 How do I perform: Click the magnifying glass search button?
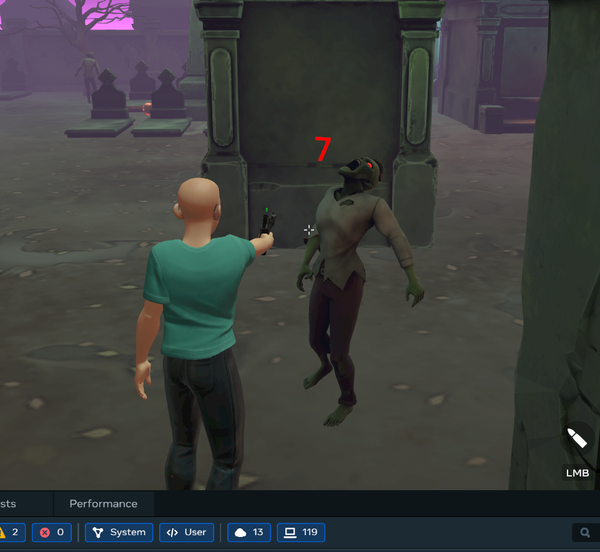[x=586, y=532]
